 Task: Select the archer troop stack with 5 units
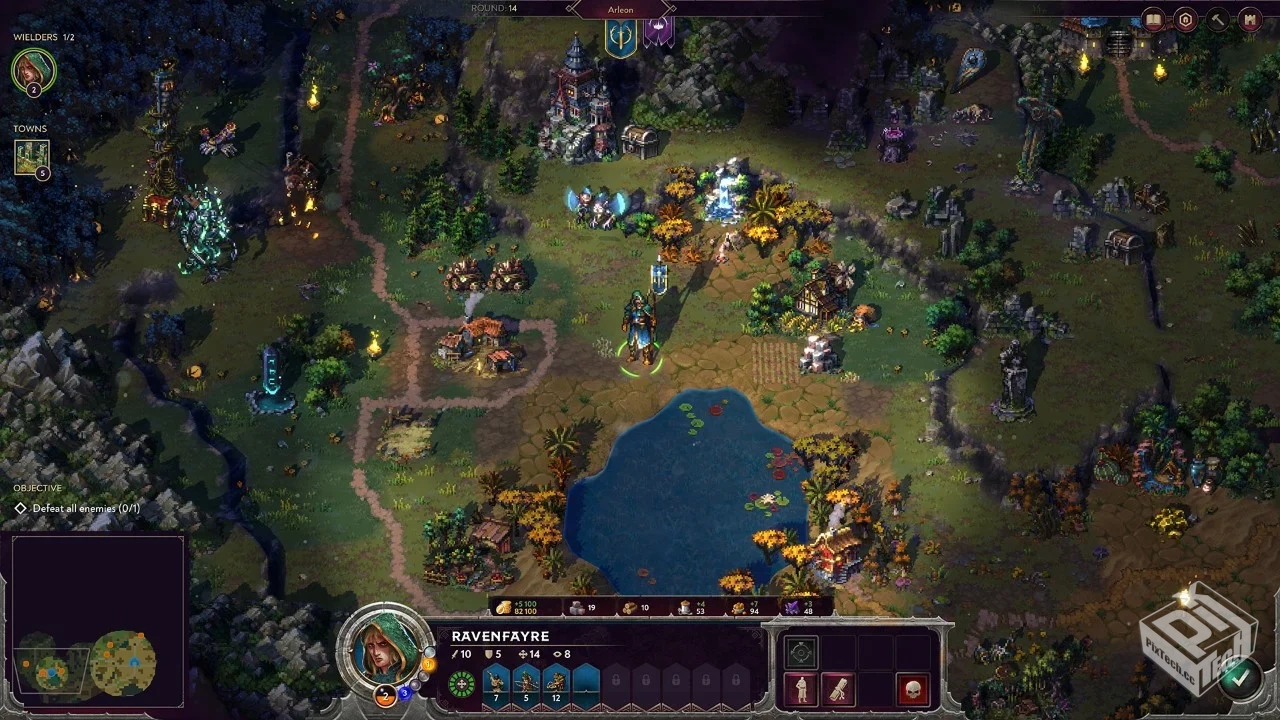[526, 683]
